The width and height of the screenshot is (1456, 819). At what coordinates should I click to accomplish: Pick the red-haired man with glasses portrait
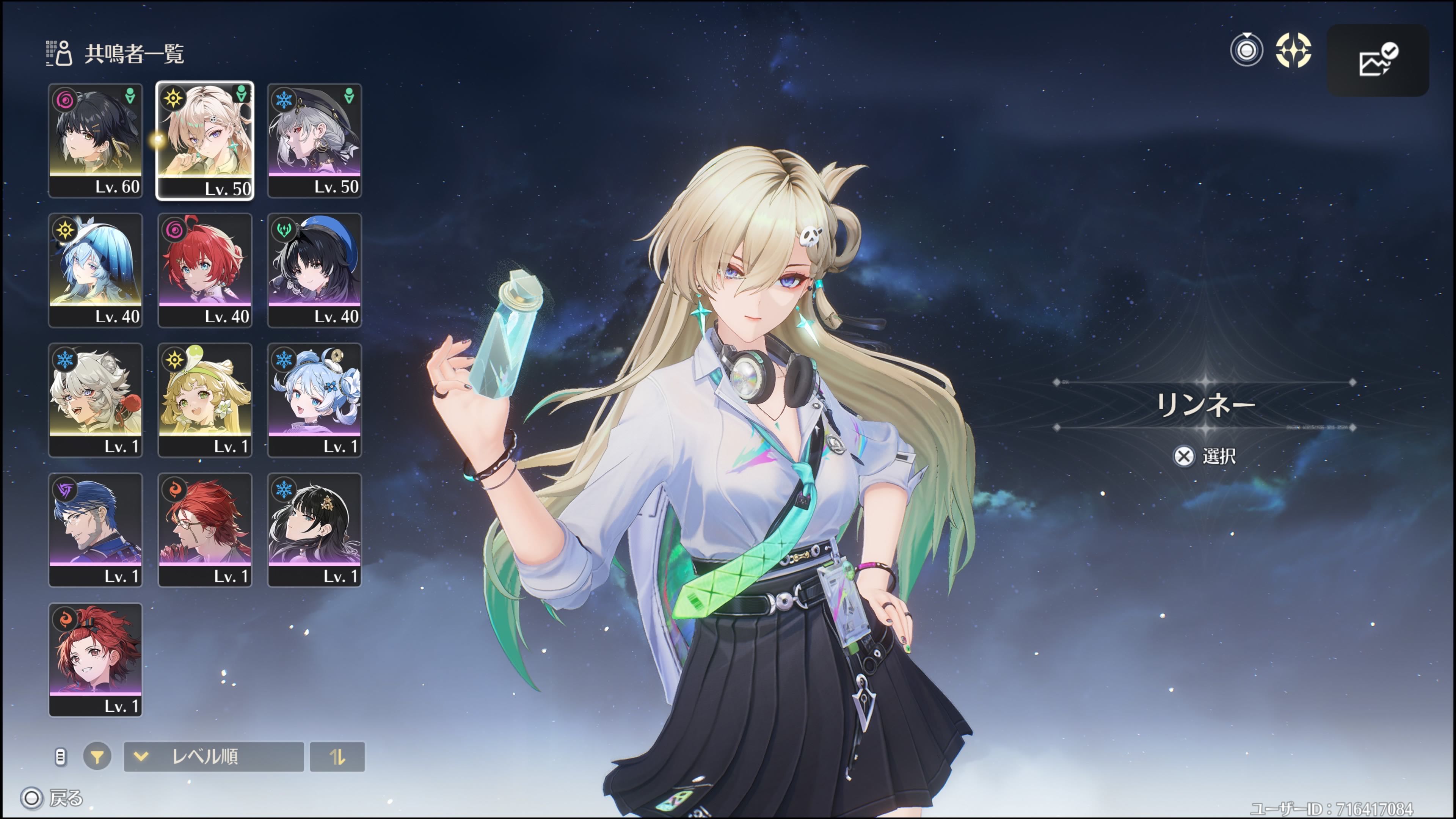[x=205, y=530]
